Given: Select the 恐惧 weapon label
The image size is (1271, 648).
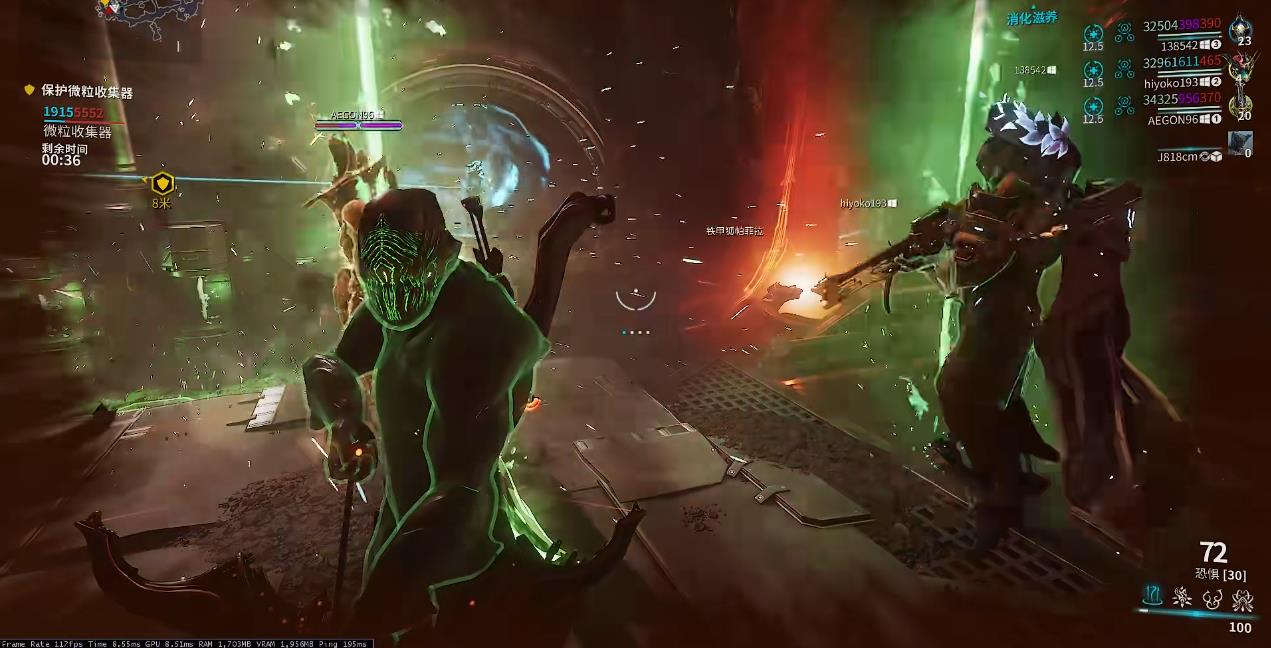Looking at the screenshot, I should [x=1209, y=574].
